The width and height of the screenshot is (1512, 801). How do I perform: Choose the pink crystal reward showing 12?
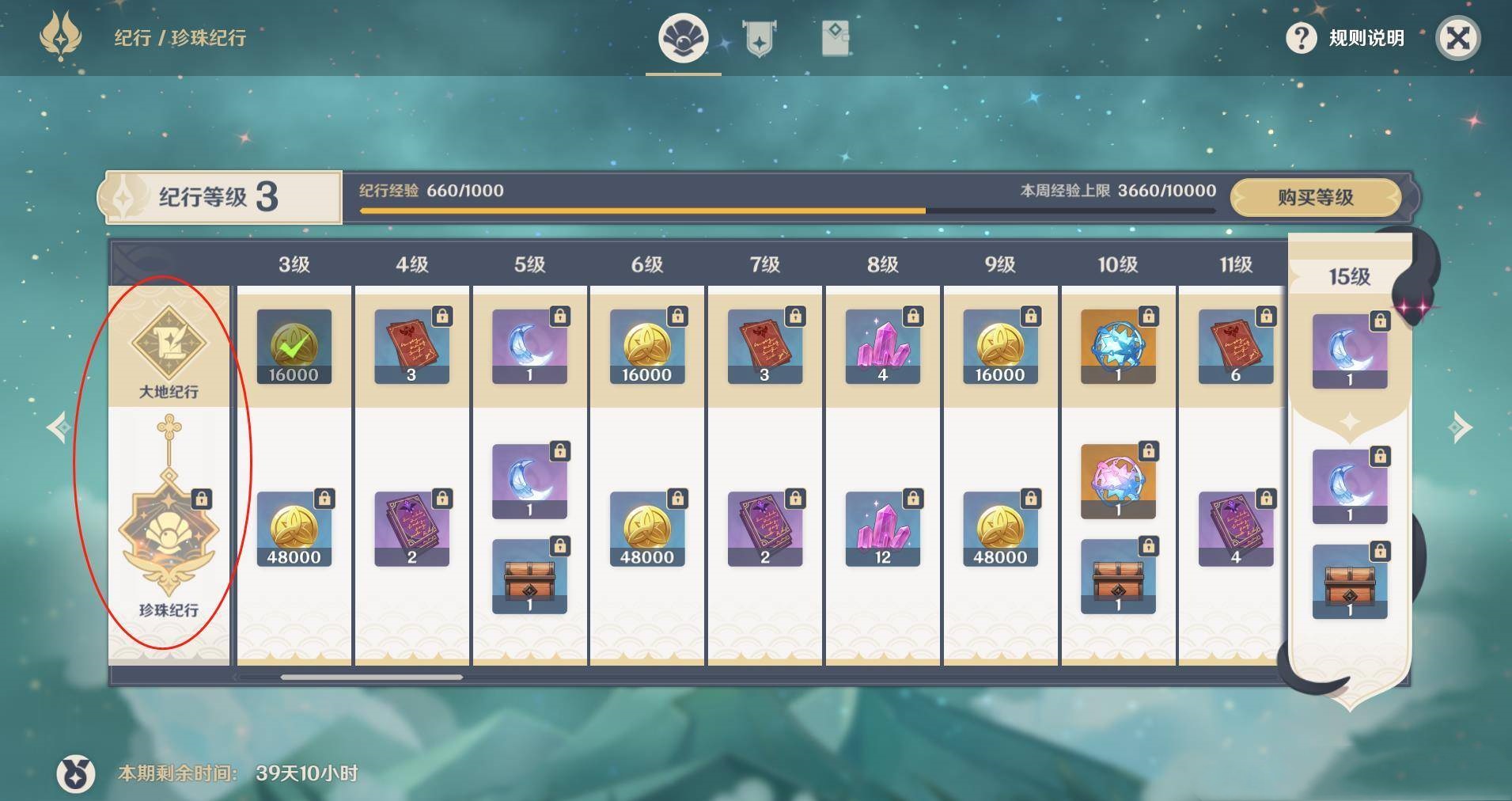pyautogui.click(x=882, y=529)
